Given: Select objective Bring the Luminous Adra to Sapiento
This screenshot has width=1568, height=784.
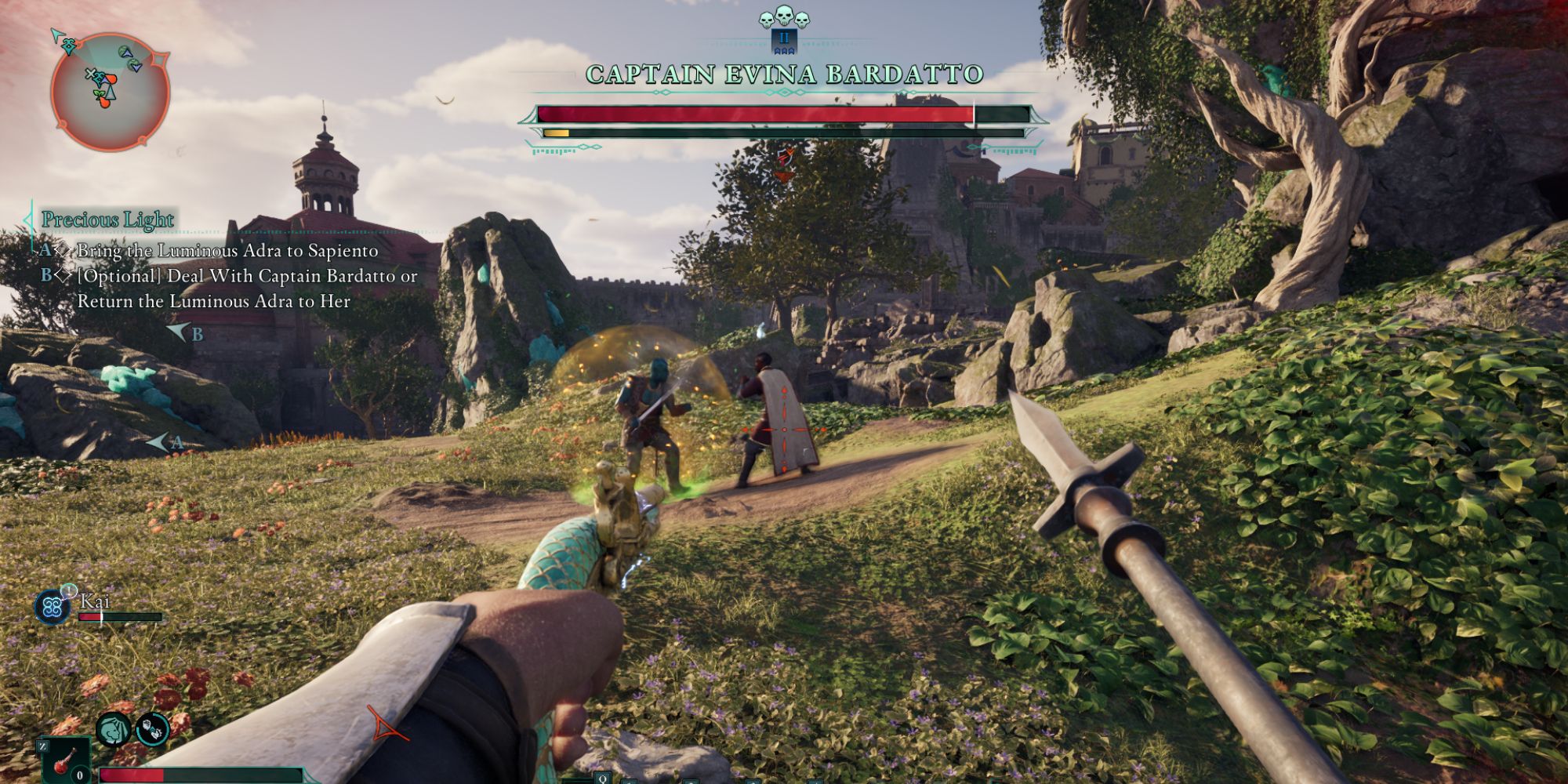Looking at the screenshot, I should (227, 251).
